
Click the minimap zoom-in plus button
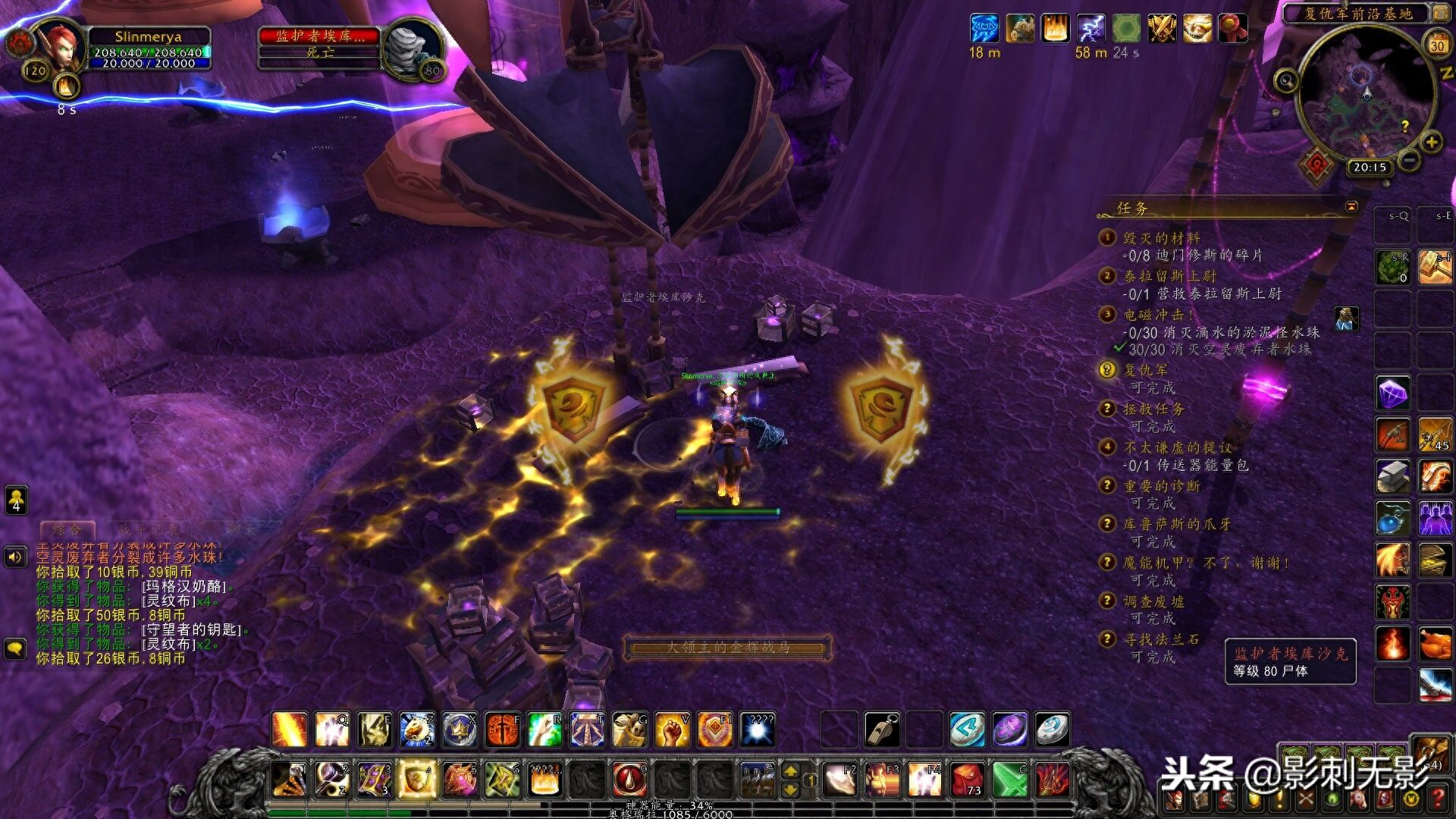1431,142
